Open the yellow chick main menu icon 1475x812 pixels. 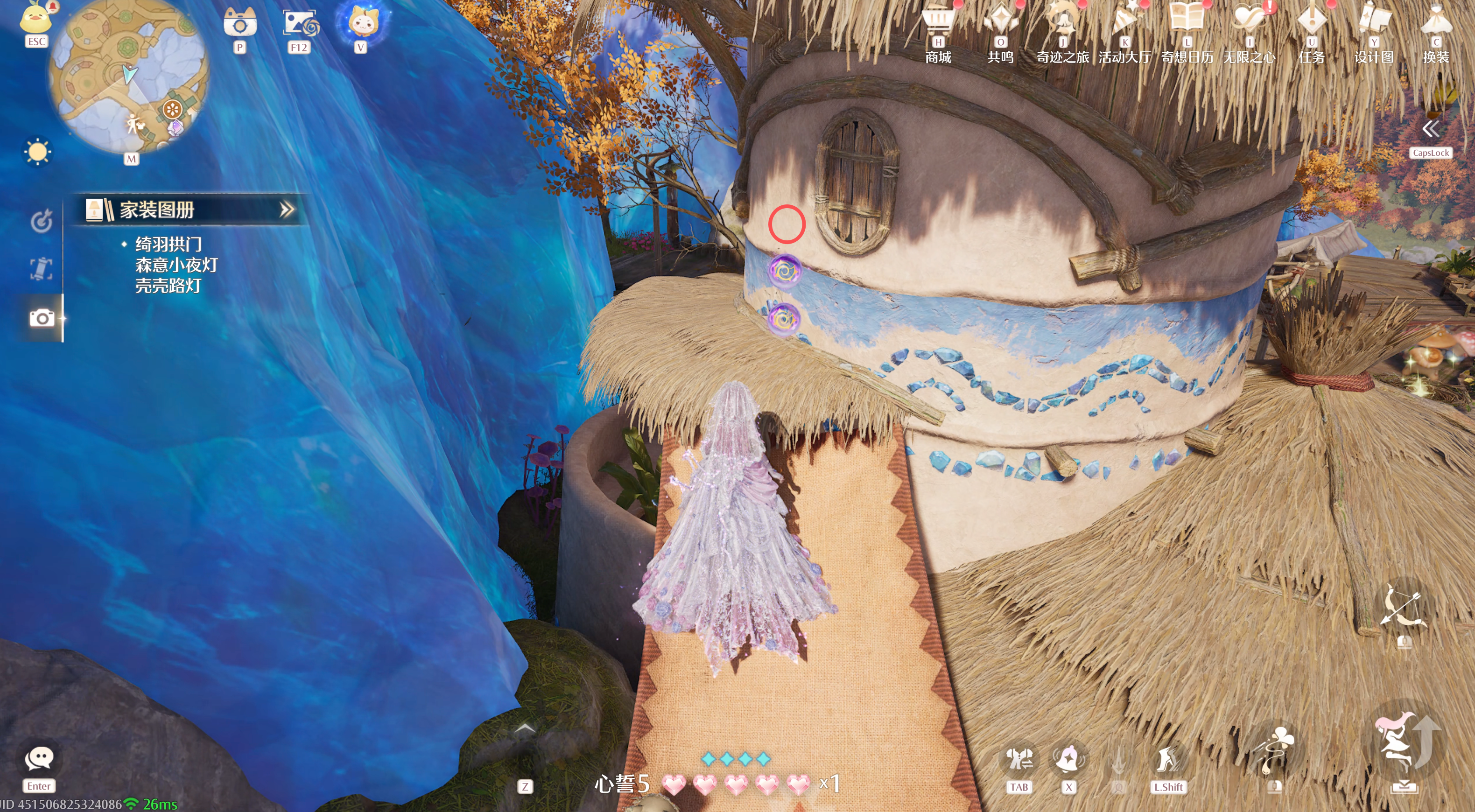(x=35, y=17)
